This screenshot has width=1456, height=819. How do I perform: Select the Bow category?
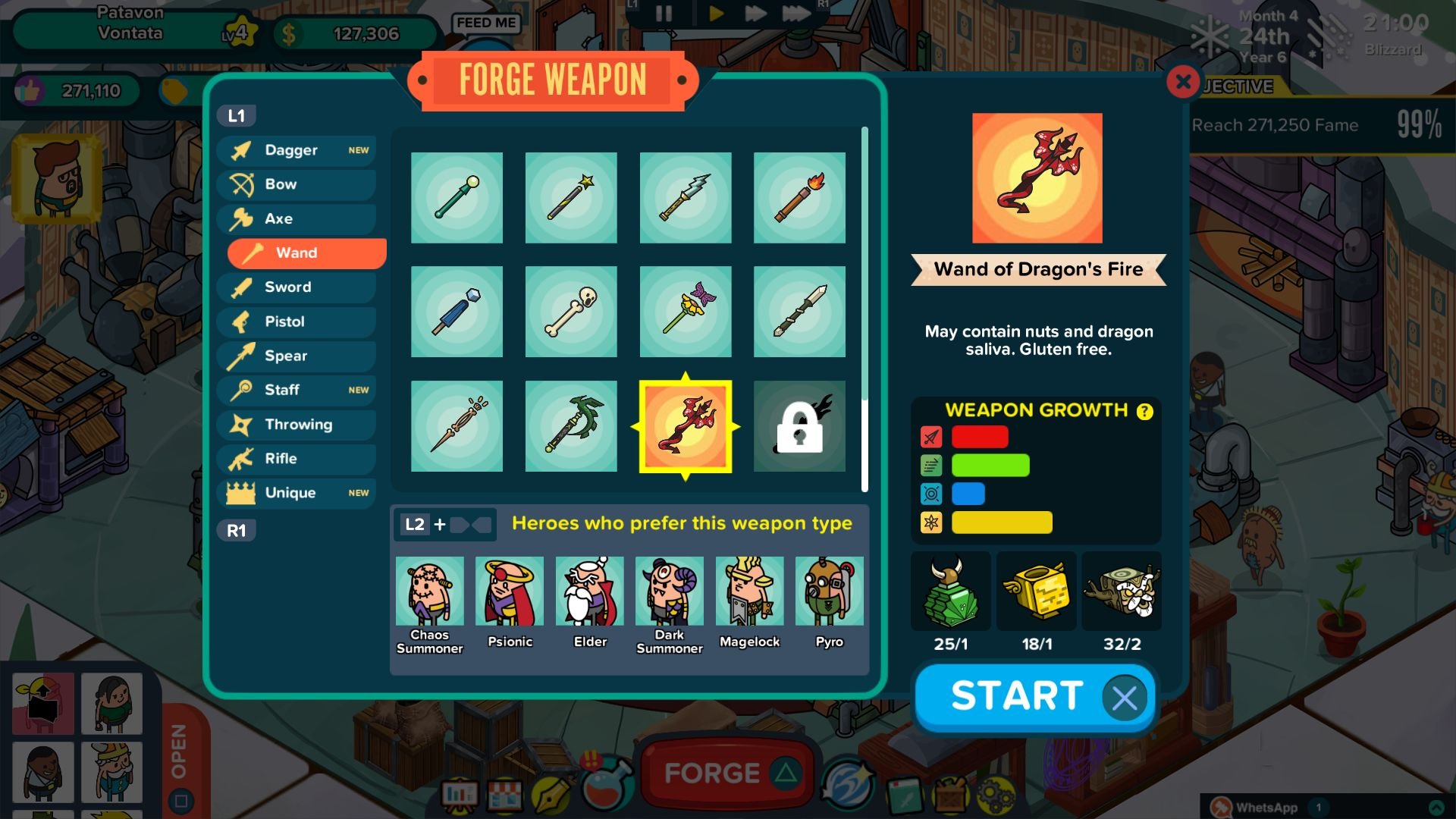[x=296, y=184]
